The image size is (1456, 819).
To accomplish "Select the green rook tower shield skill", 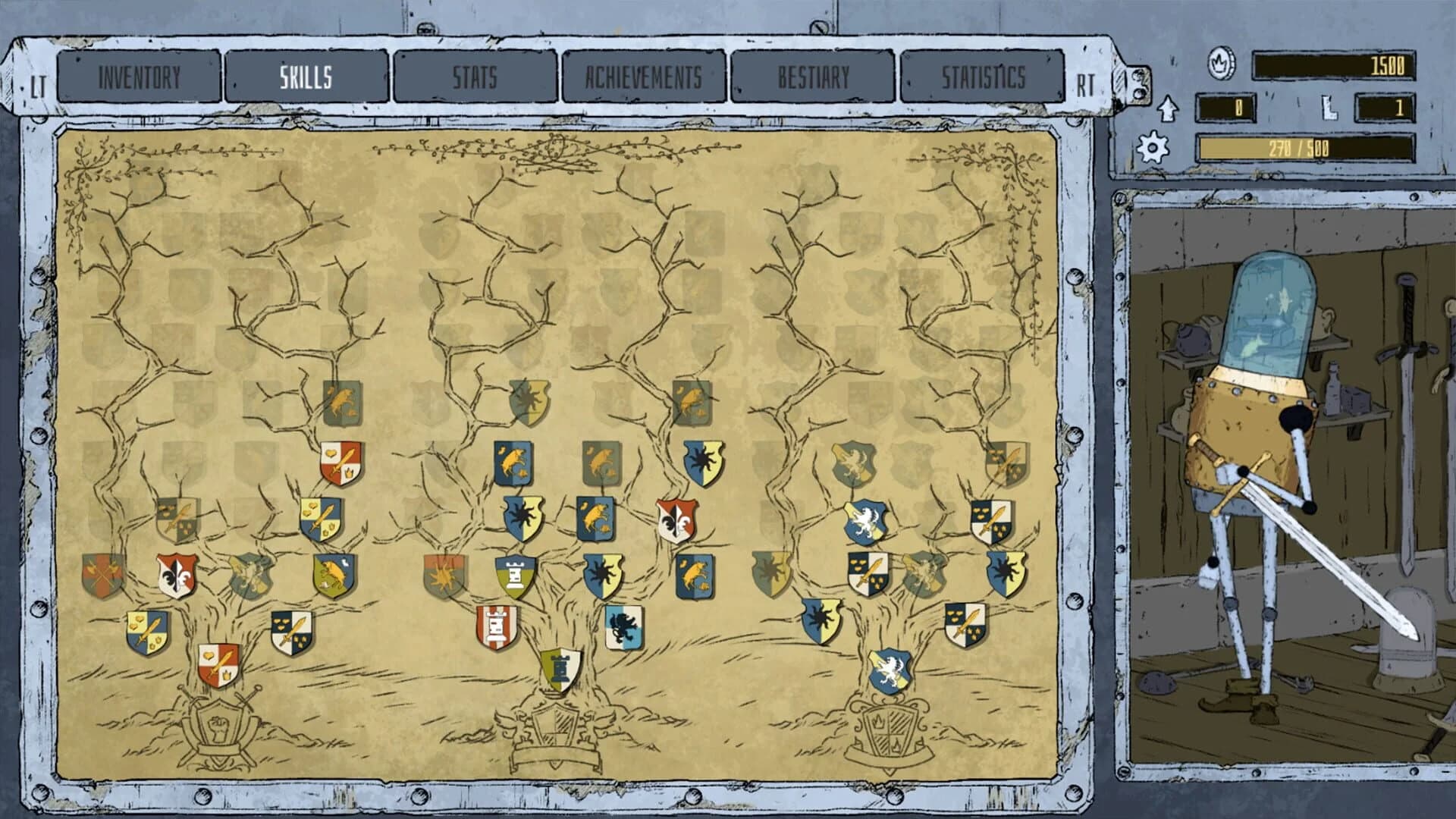I will [x=515, y=576].
